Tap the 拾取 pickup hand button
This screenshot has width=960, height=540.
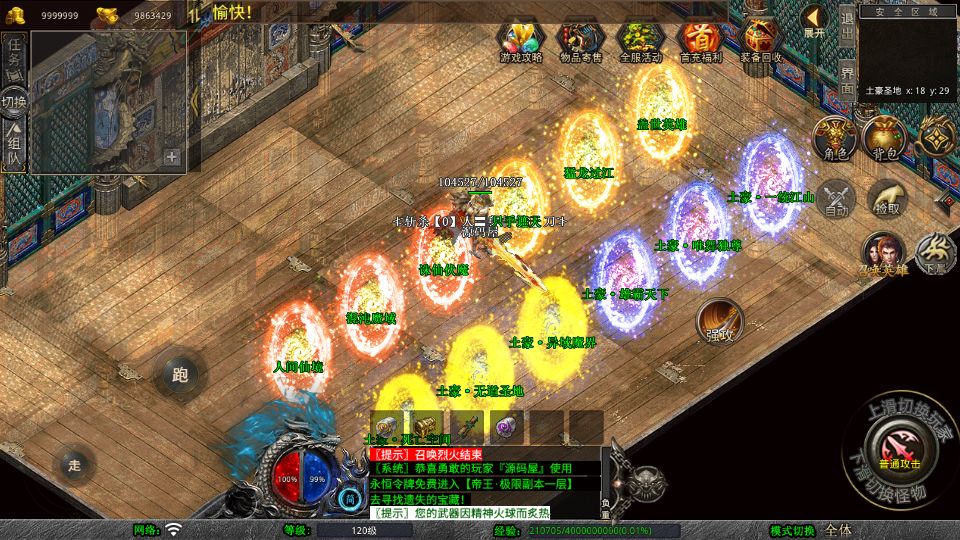(x=886, y=197)
